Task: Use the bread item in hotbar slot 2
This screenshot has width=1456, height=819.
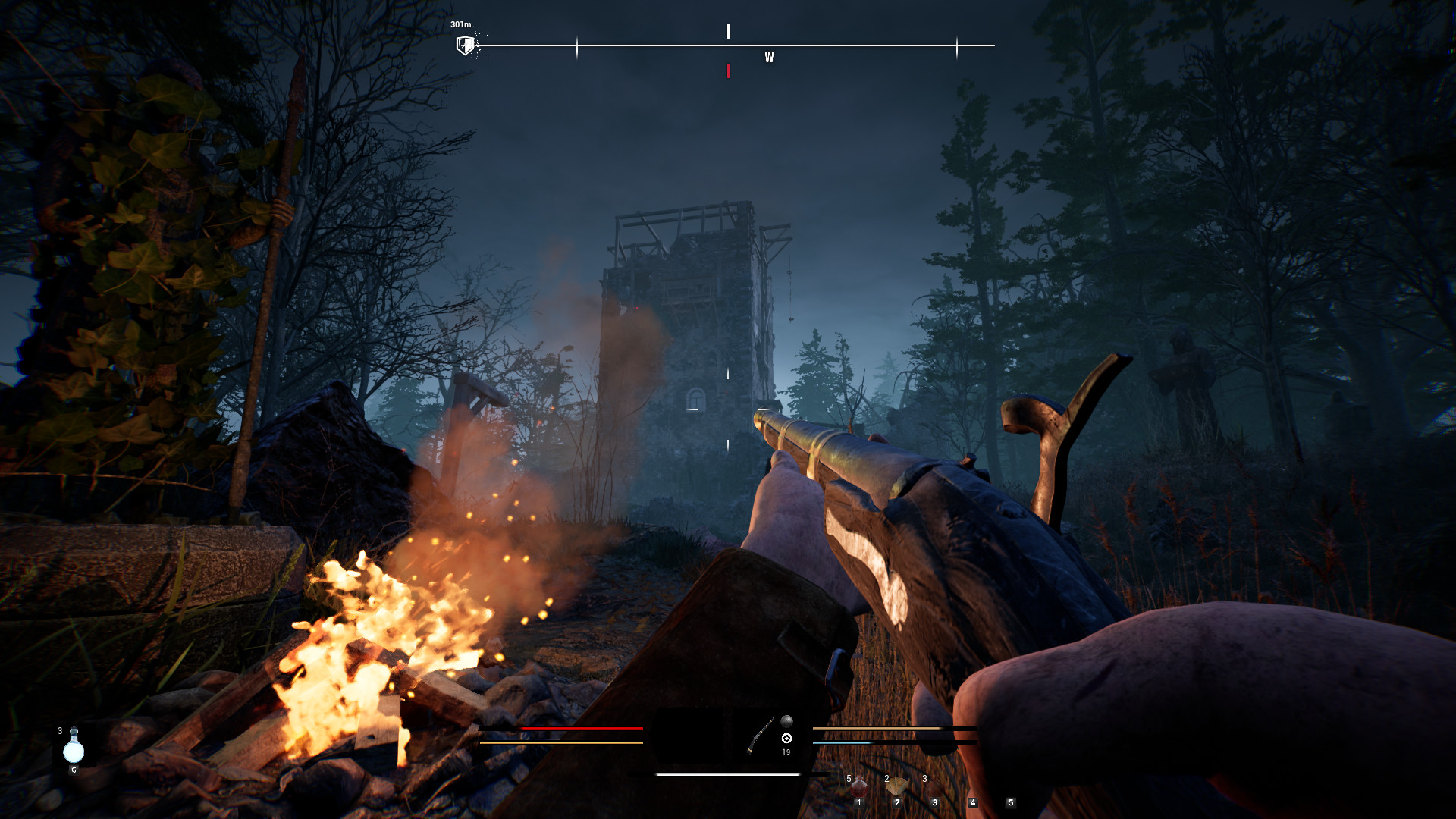Action: (x=896, y=787)
